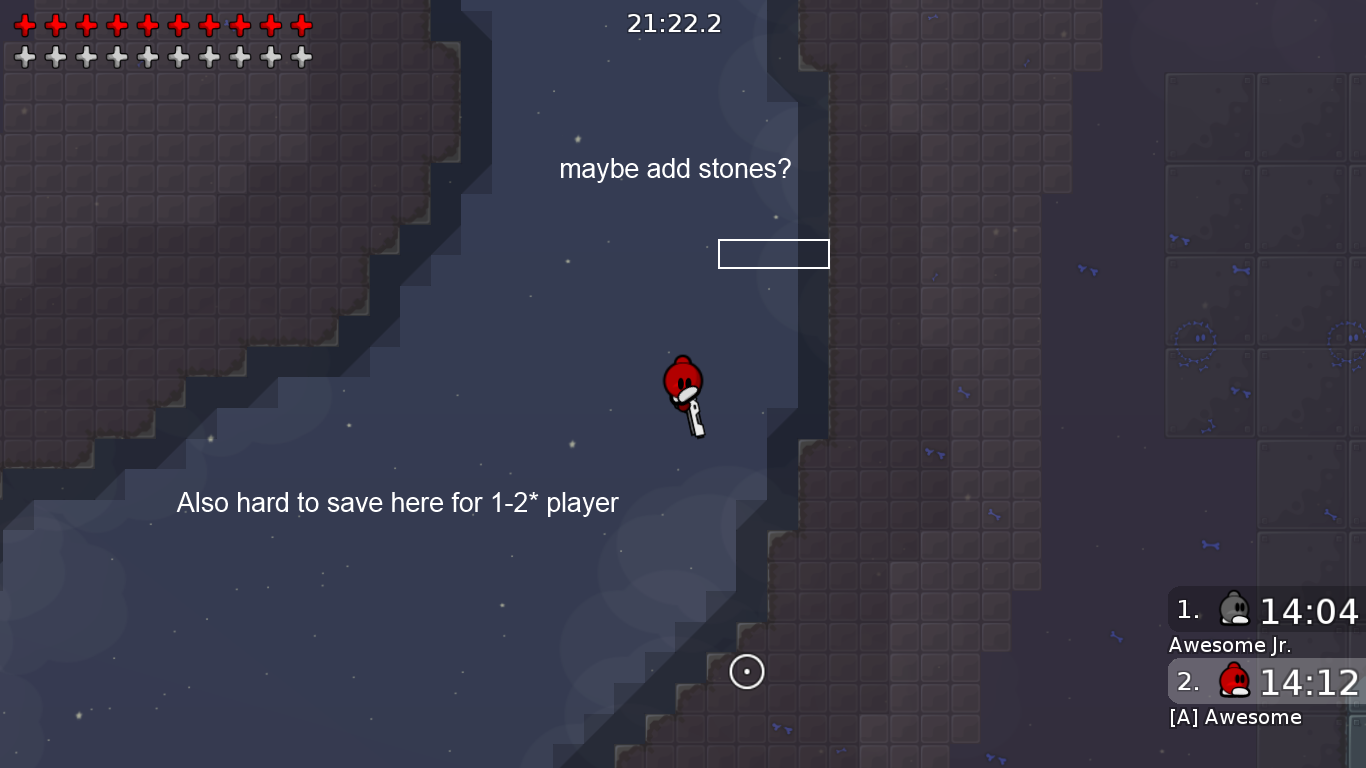1366x768 pixels.
Task: Click the first white armor shield icon
Action: [25, 58]
